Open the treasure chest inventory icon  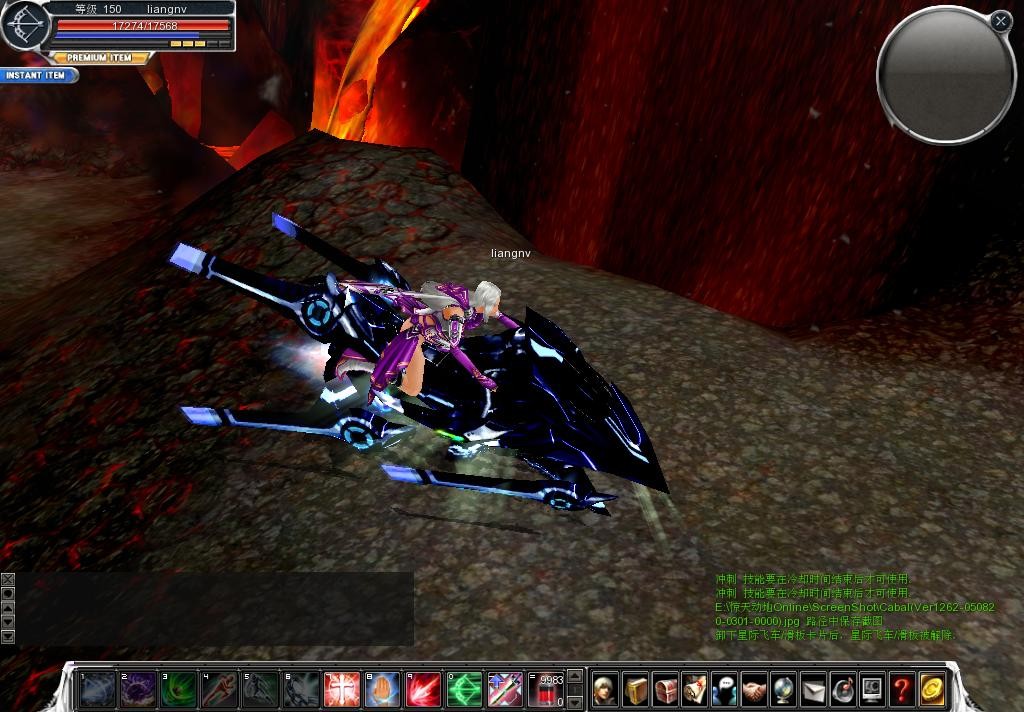click(666, 689)
